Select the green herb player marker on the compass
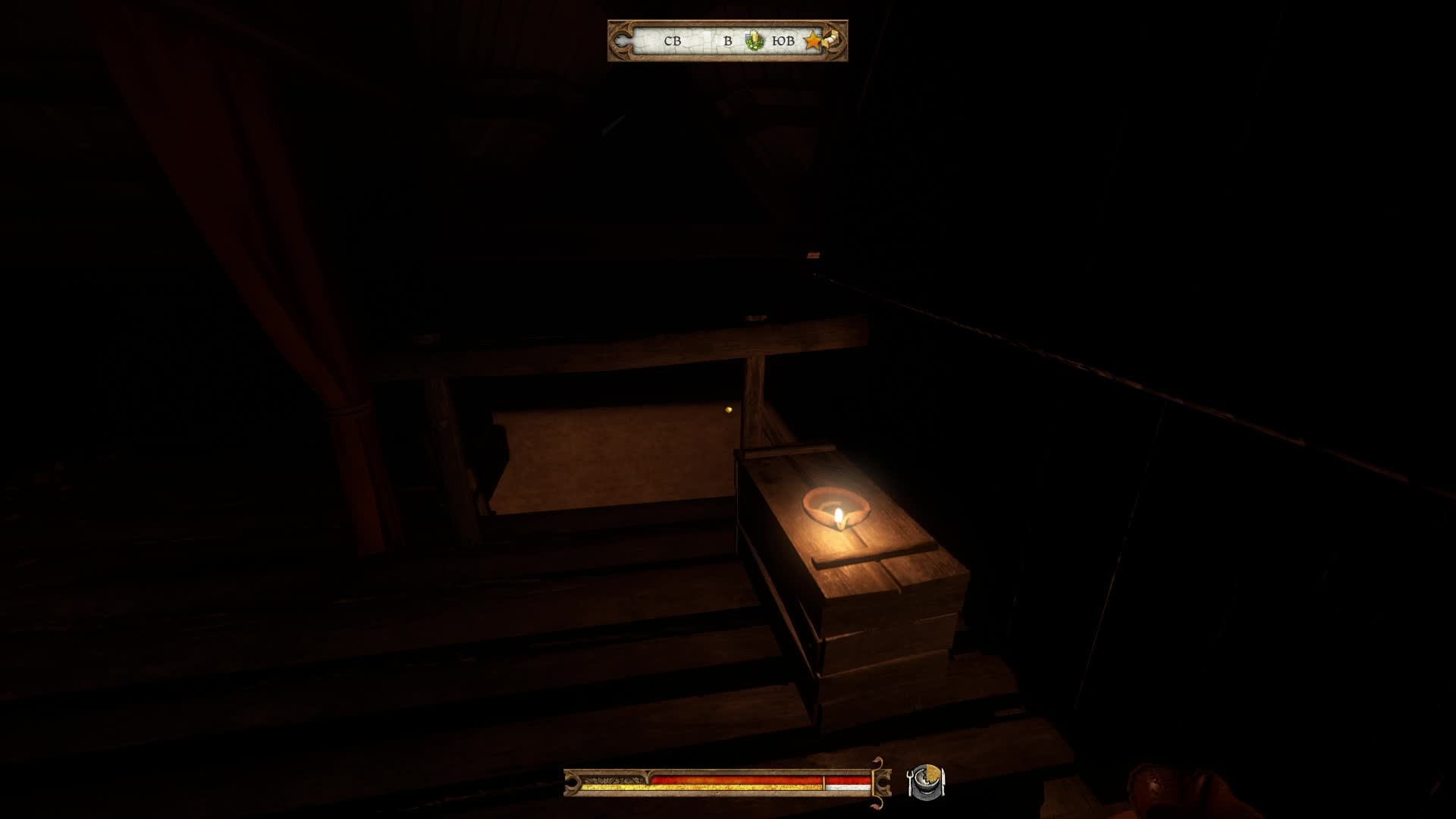Screen dimensions: 1456x819 (x=754, y=40)
